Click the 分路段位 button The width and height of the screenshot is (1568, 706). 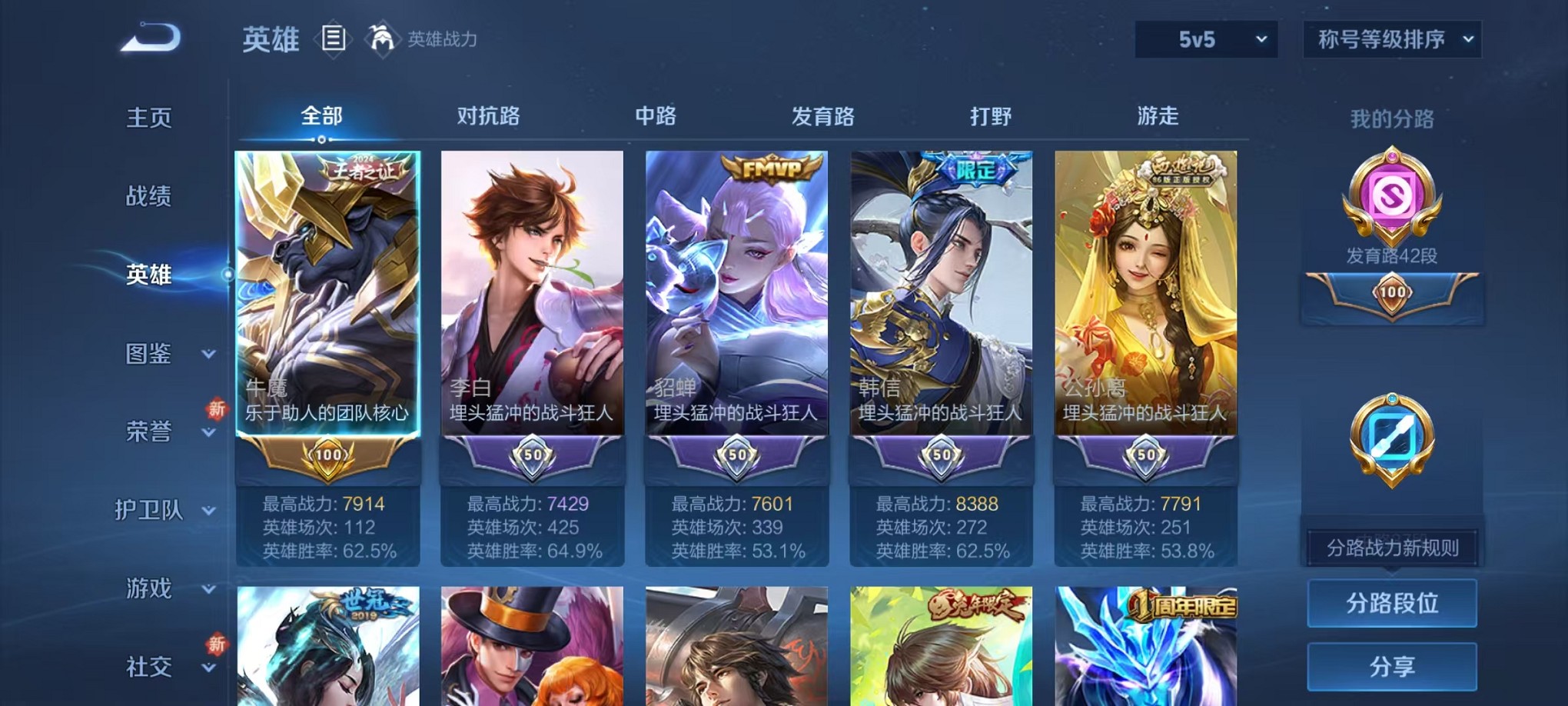pyautogui.click(x=1392, y=604)
